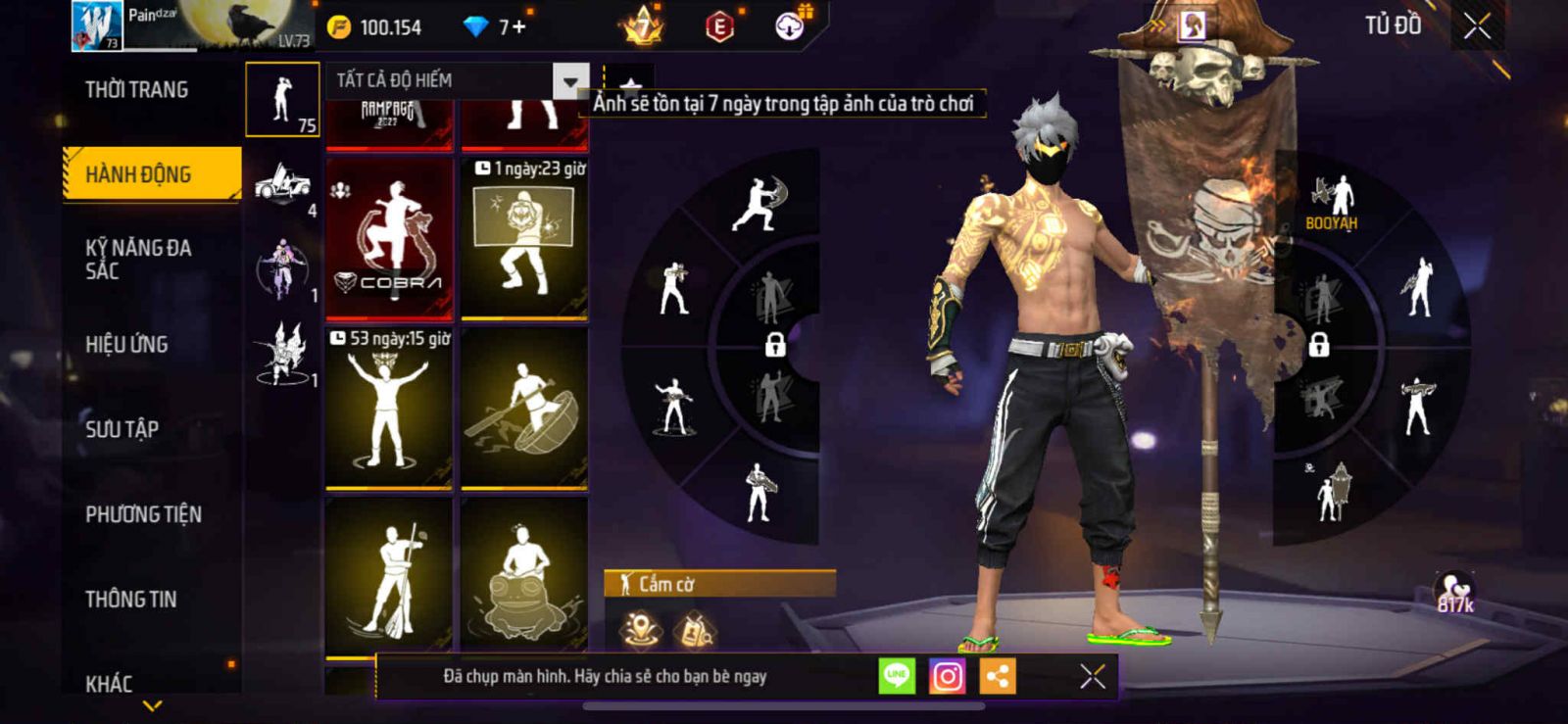
Task: Select the Cobra emote tile
Action: [389, 238]
